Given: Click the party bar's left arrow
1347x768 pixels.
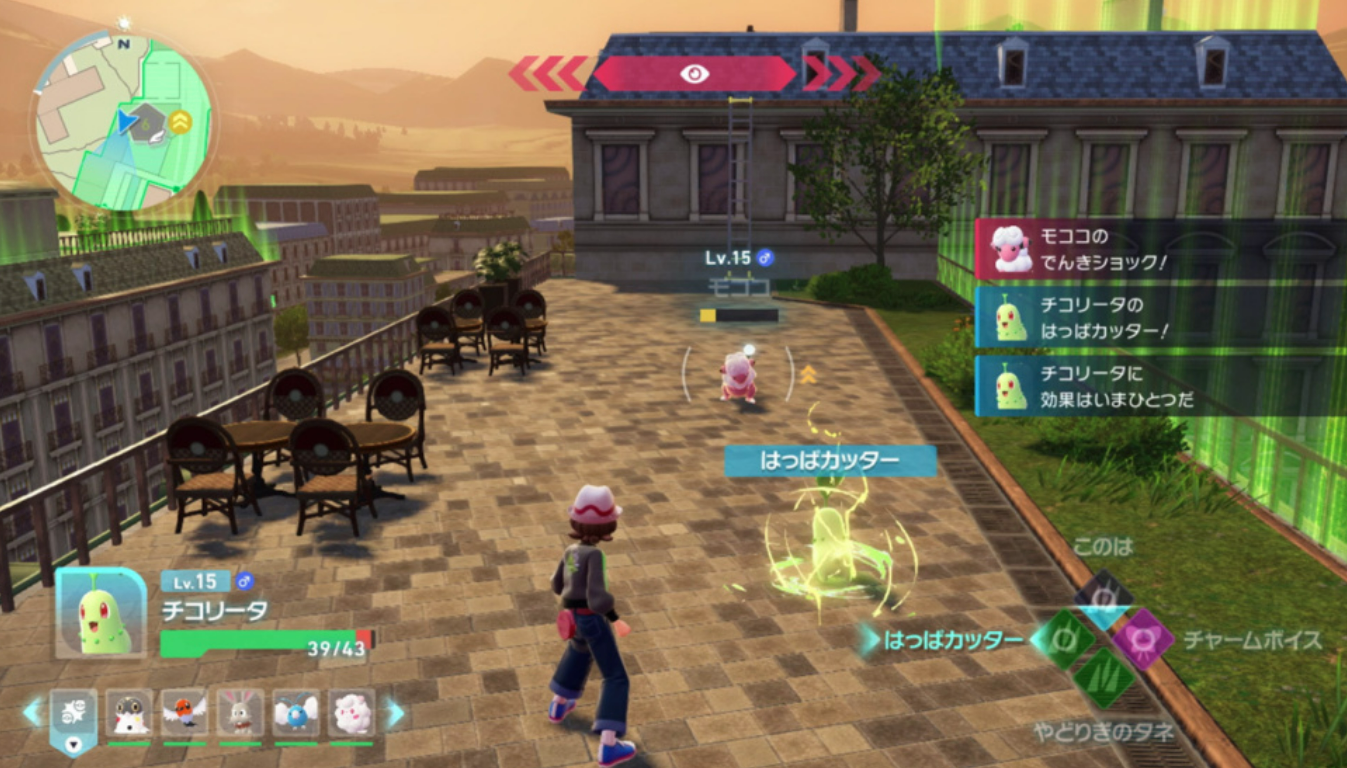Looking at the screenshot, I should click(x=33, y=712).
